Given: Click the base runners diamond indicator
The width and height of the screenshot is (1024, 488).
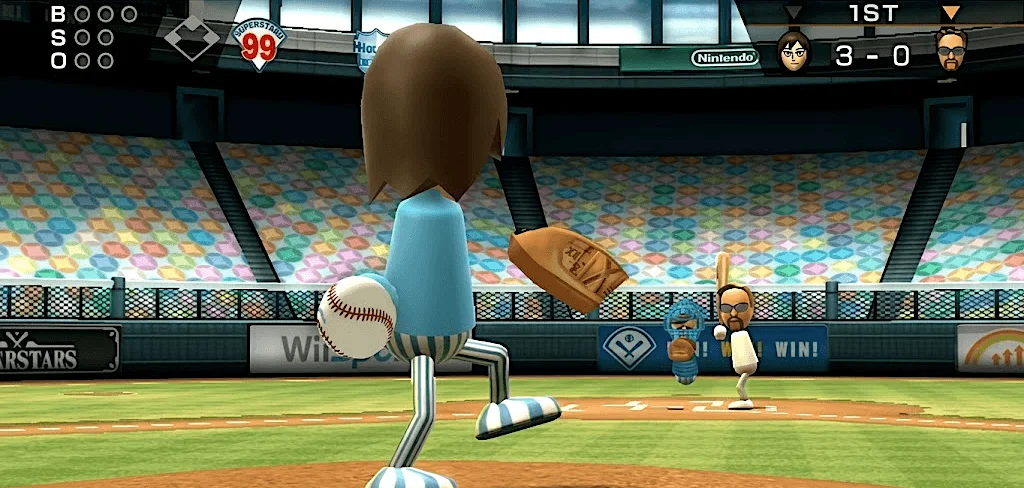Looking at the screenshot, I should (x=191, y=38).
